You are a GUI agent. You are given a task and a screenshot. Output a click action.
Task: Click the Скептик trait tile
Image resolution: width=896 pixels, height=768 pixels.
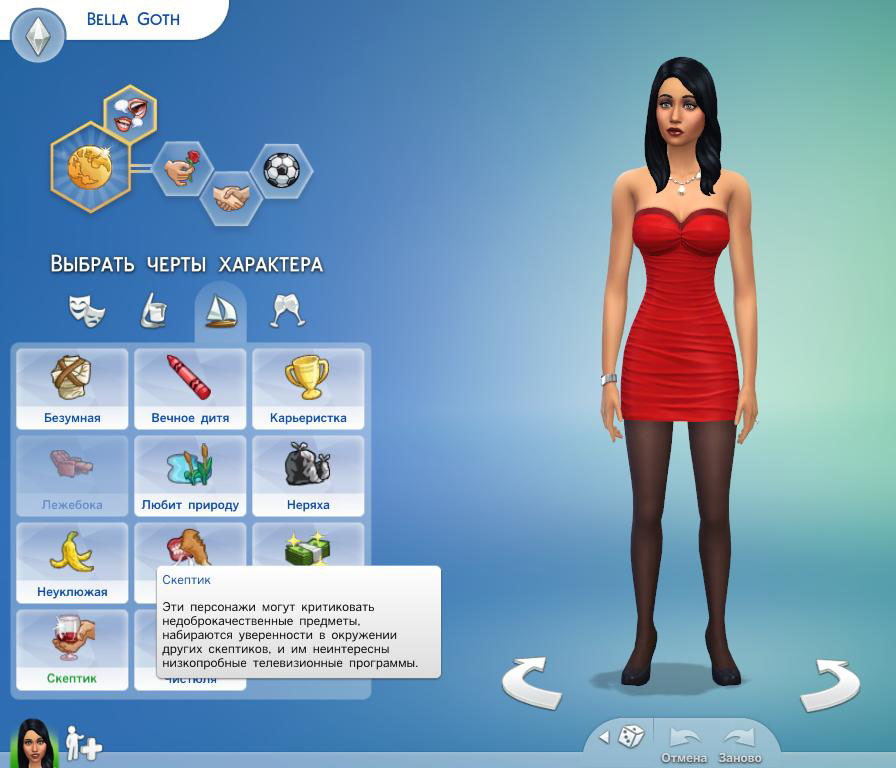click(71, 649)
